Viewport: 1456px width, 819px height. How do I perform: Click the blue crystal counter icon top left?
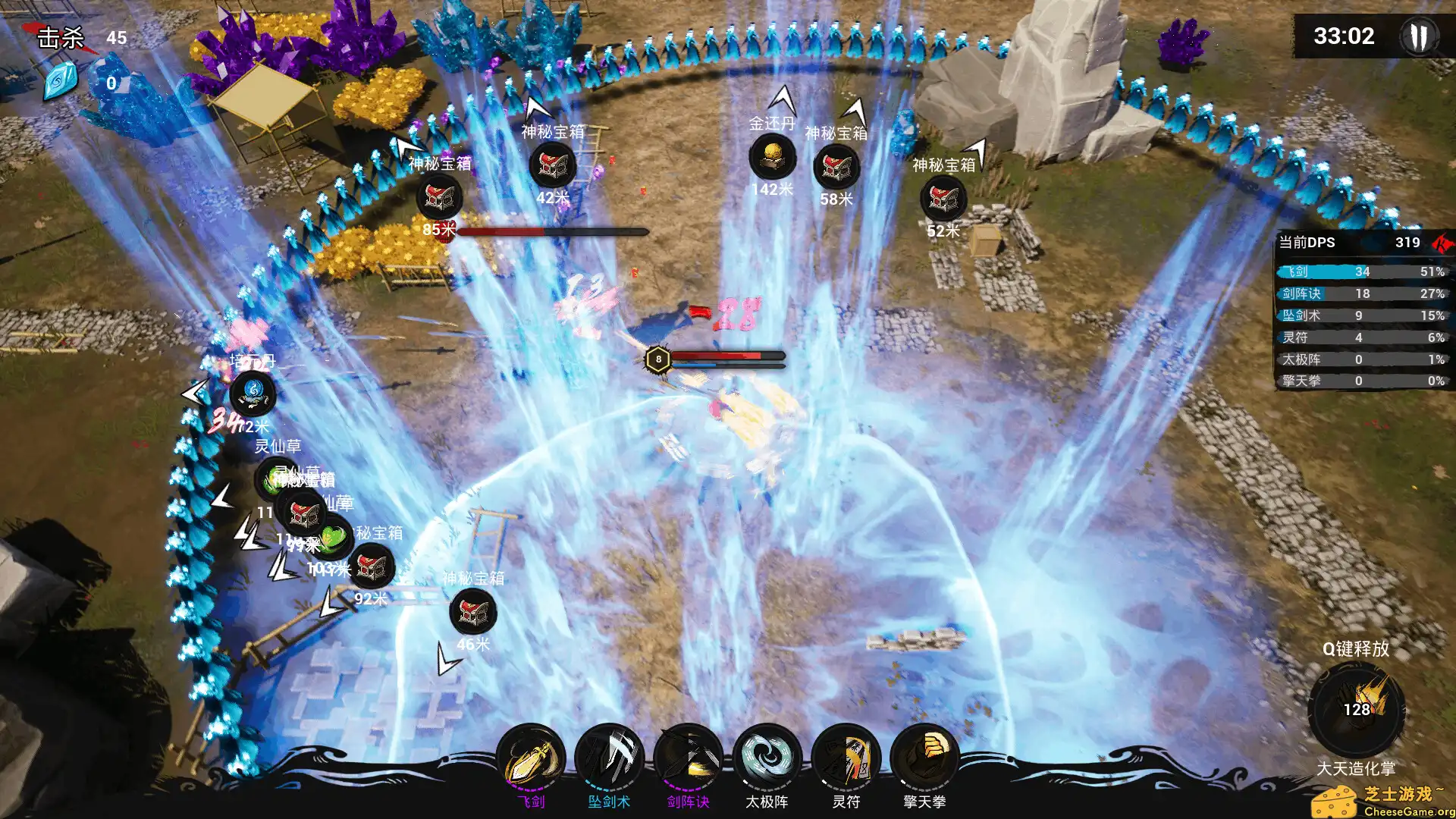click(x=58, y=82)
